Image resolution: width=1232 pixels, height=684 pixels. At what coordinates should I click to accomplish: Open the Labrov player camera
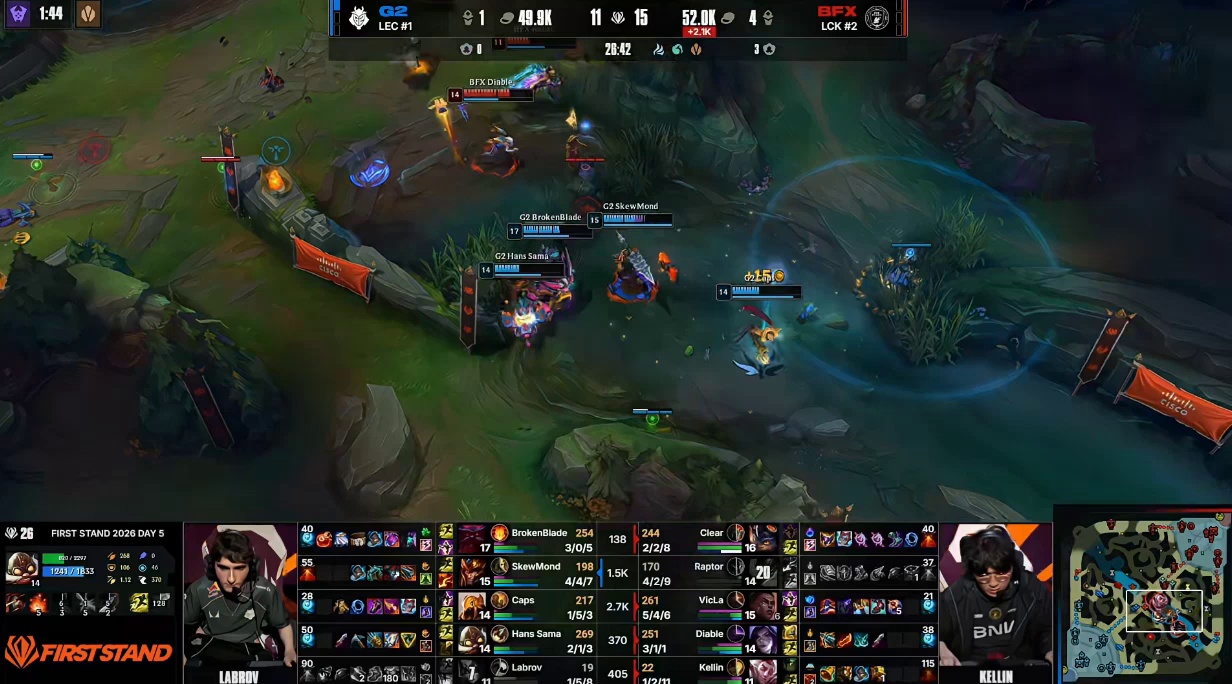240,600
